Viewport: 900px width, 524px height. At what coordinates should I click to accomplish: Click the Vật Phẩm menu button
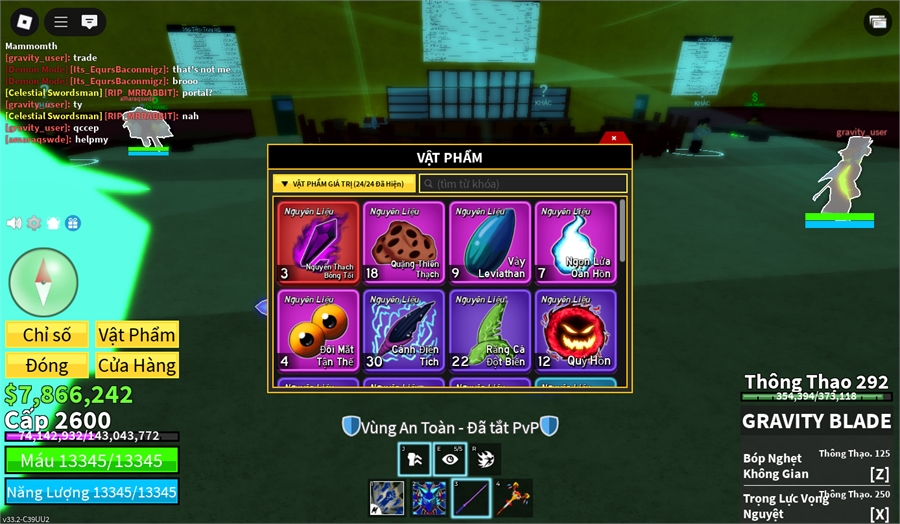tap(137, 335)
